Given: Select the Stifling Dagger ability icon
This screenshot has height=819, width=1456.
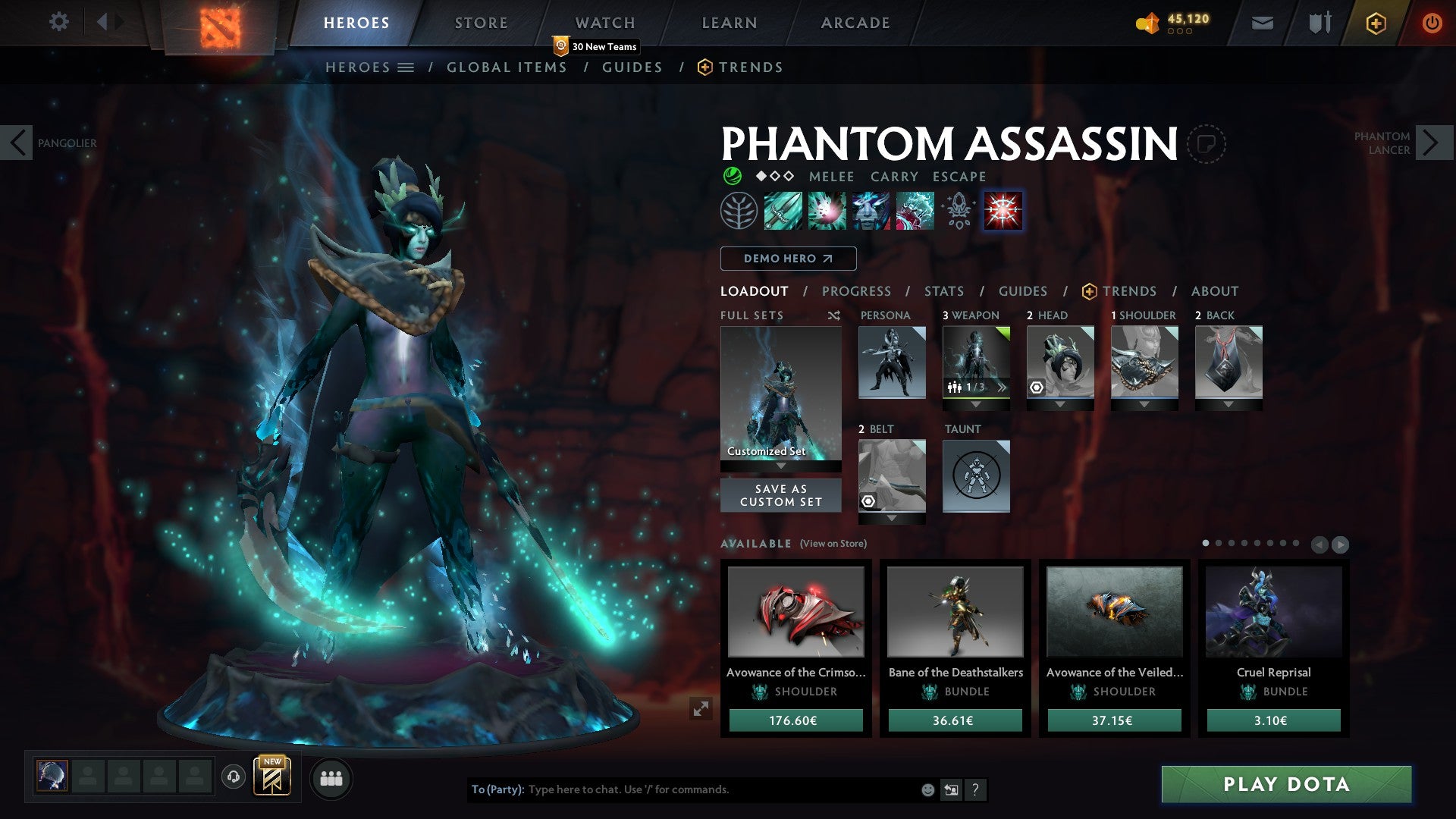Looking at the screenshot, I should (782, 211).
